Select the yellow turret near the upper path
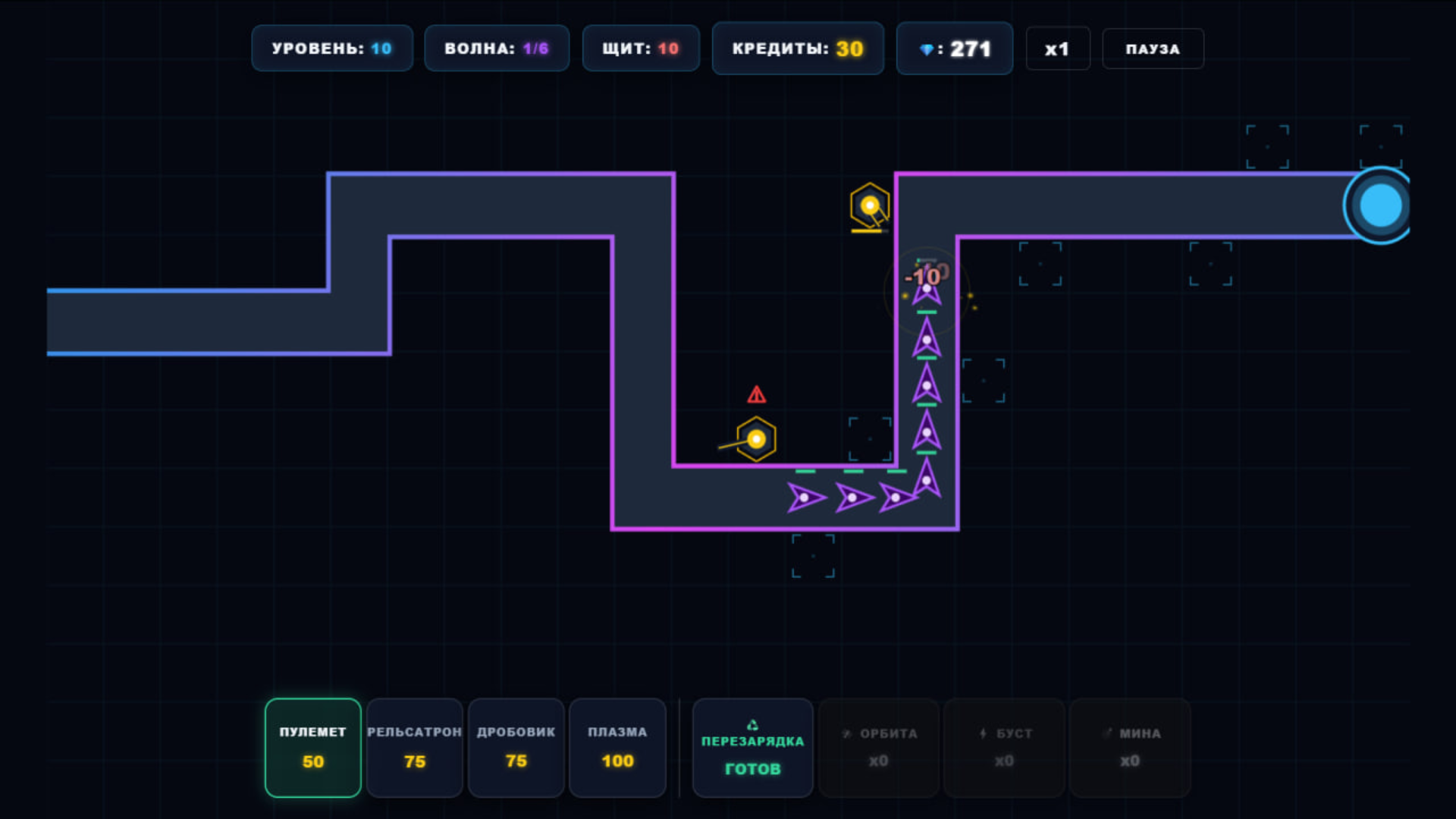The width and height of the screenshot is (1456, 819). [x=869, y=203]
